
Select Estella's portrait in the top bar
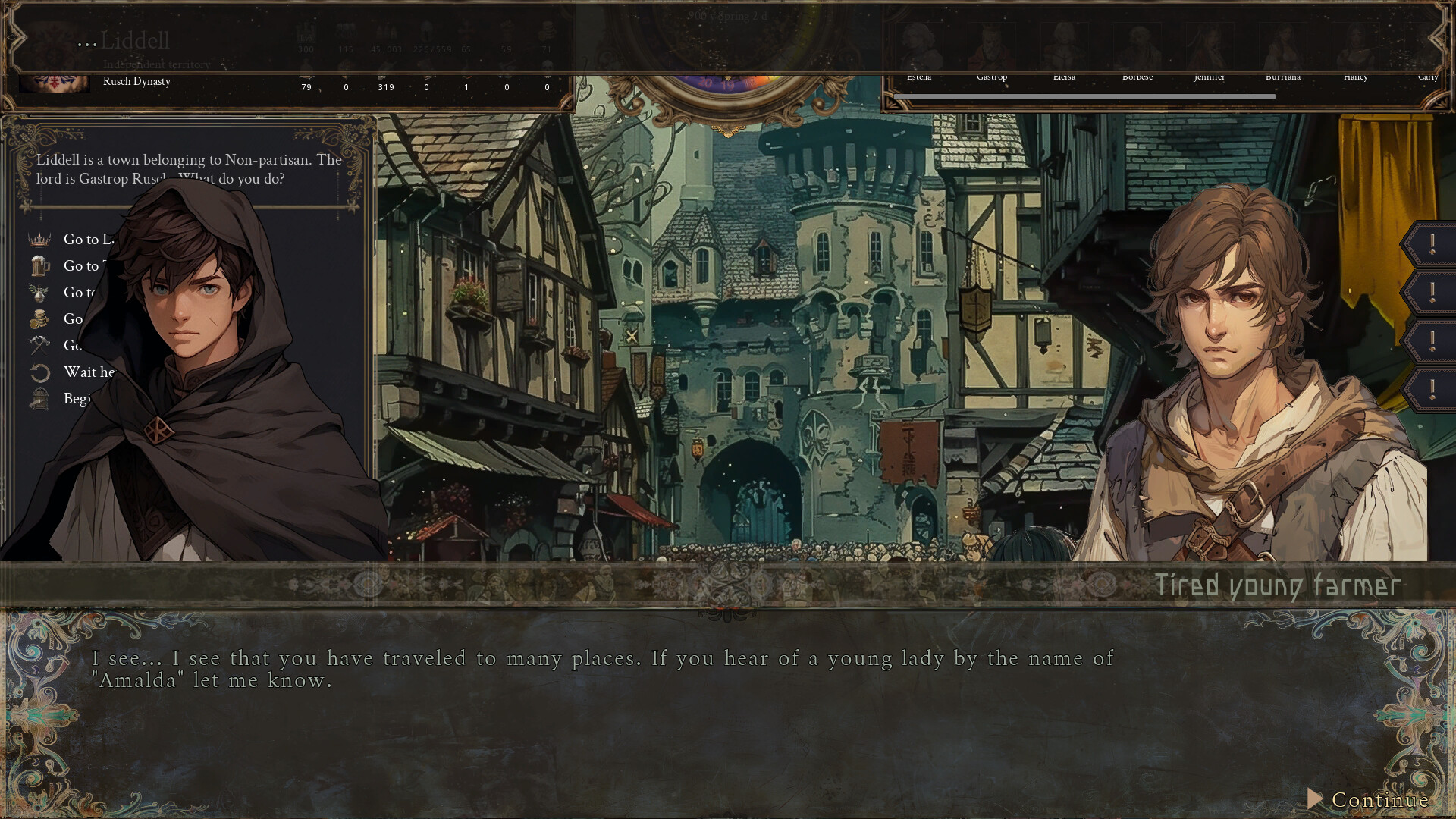(x=920, y=44)
